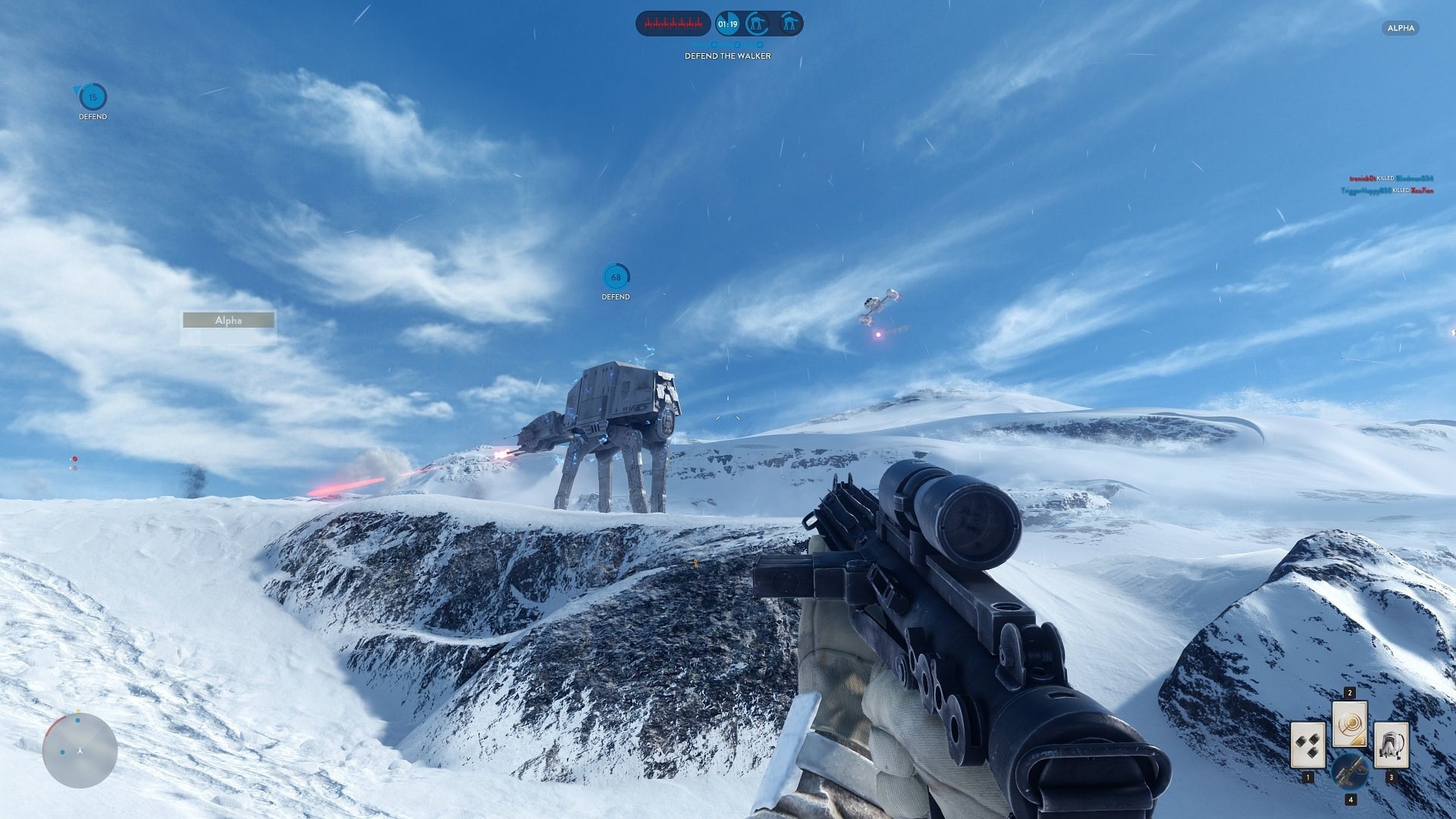Select the grenade Star Card in slot 1
This screenshot has width=1456, height=819.
(1308, 745)
